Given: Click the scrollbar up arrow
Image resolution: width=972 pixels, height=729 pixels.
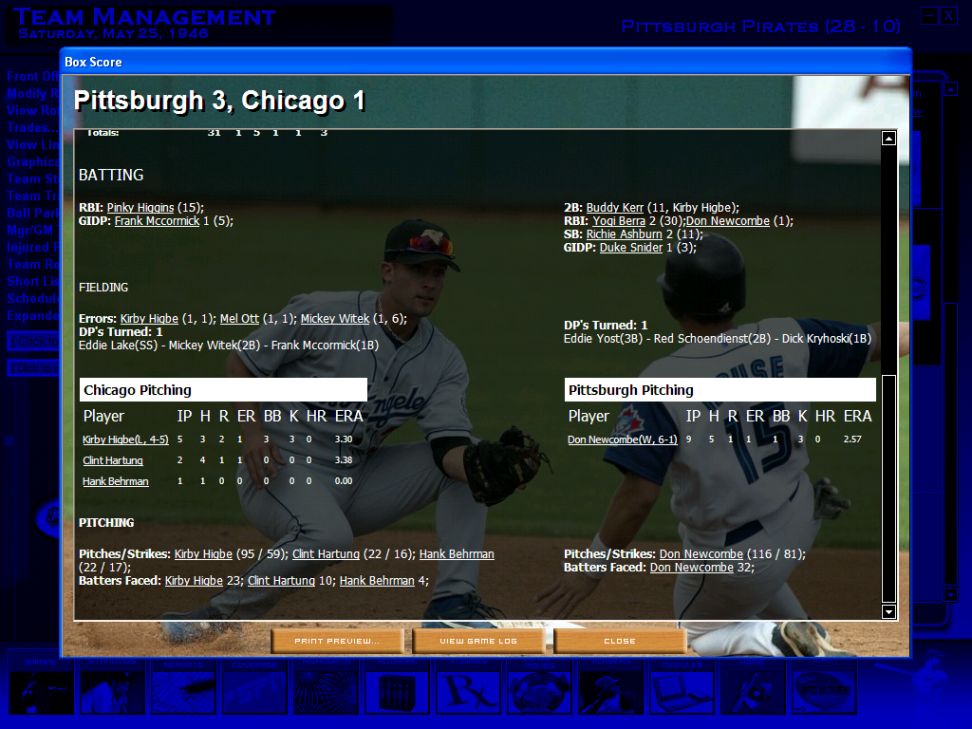Looking at the screenshot, I should coord(888,138).
